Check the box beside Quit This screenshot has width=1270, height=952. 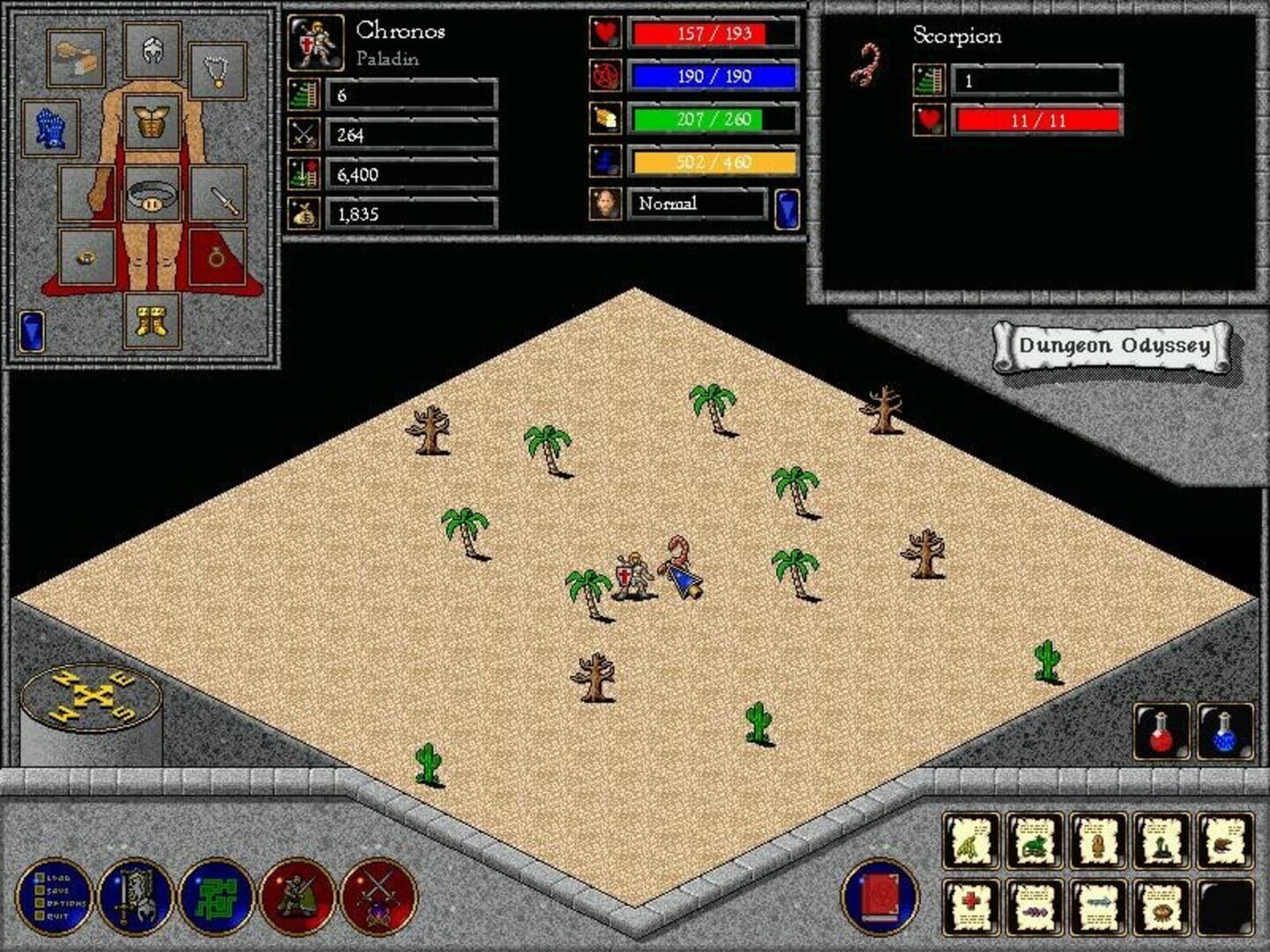[40, 916]
